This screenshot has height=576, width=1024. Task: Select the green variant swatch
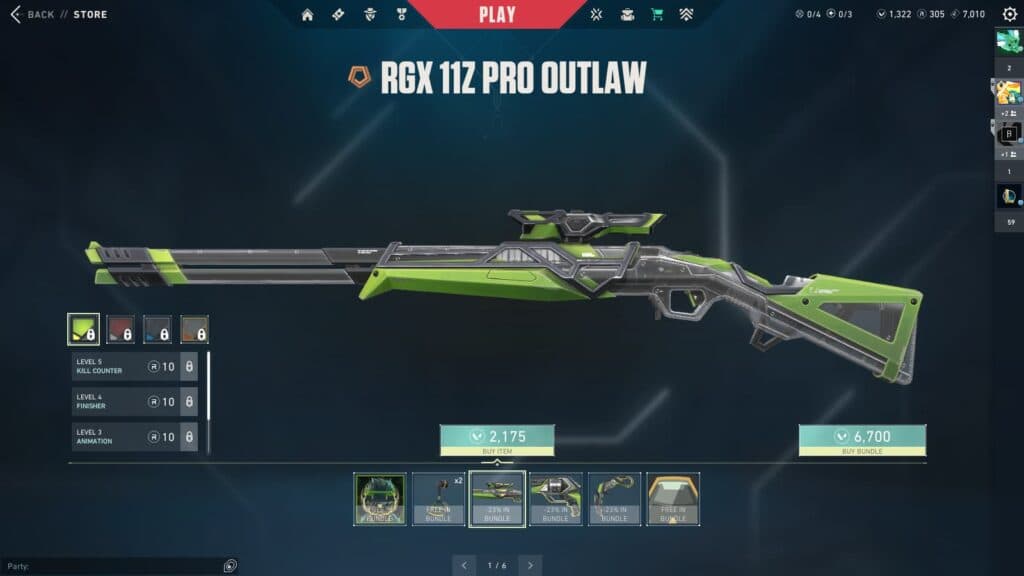pos(83,329)
